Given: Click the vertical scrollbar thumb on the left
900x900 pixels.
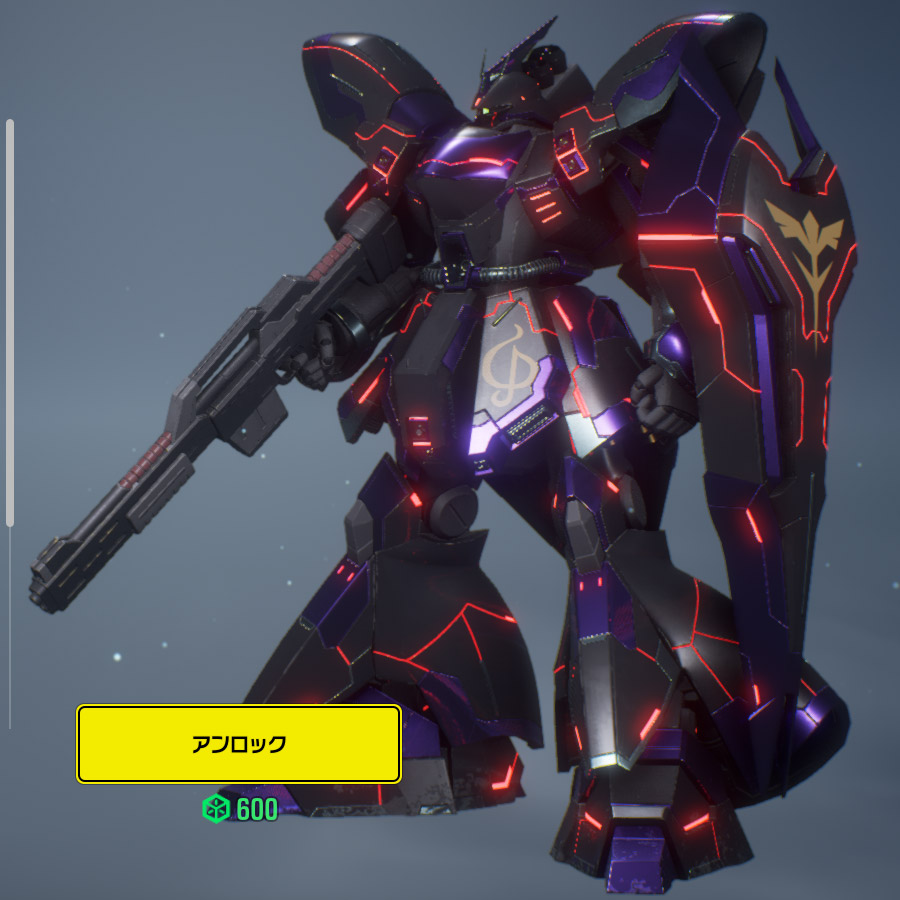Looking at the screenshot, I should 10,322.
